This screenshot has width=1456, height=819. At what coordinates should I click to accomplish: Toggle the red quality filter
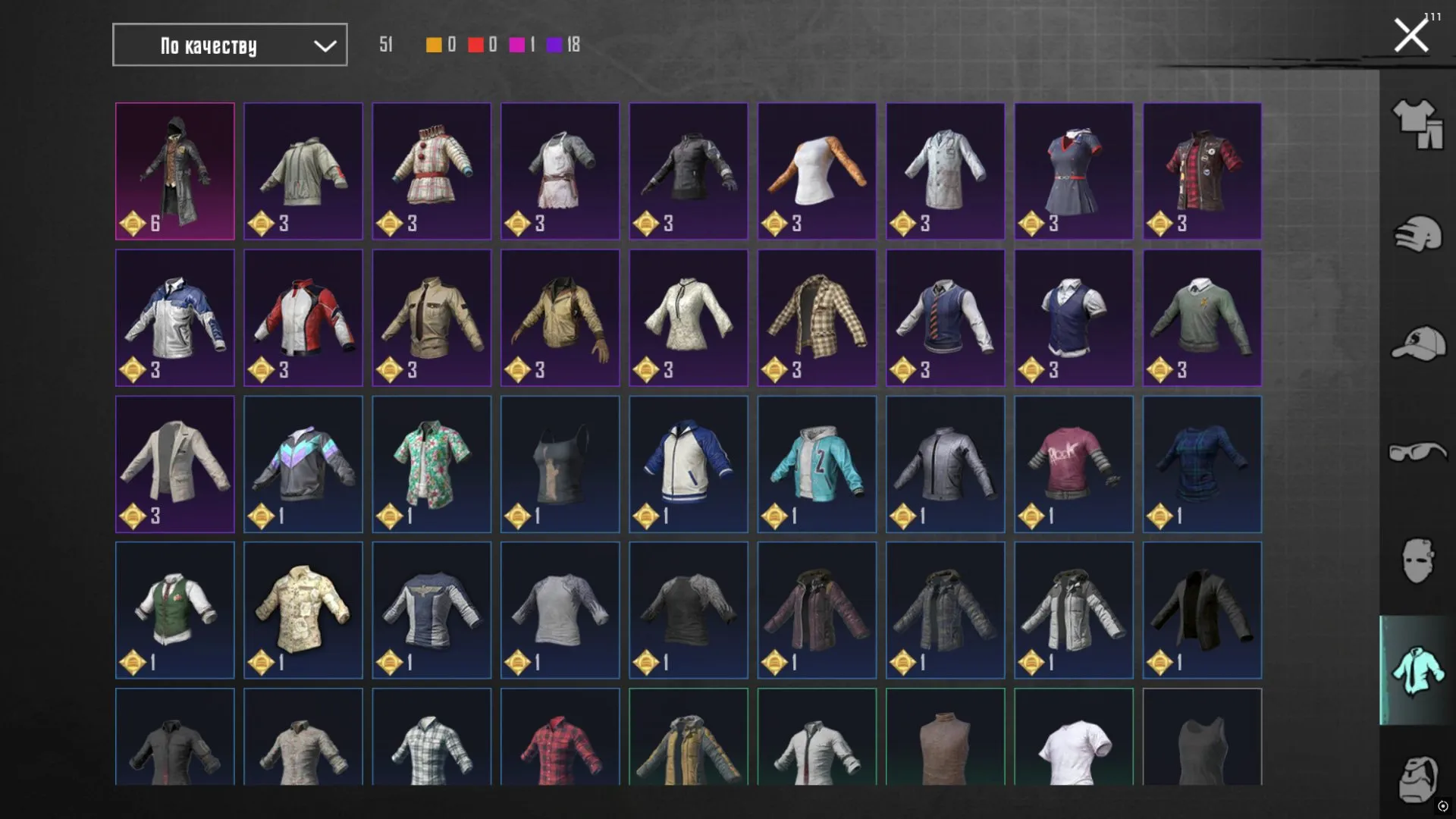476,45
